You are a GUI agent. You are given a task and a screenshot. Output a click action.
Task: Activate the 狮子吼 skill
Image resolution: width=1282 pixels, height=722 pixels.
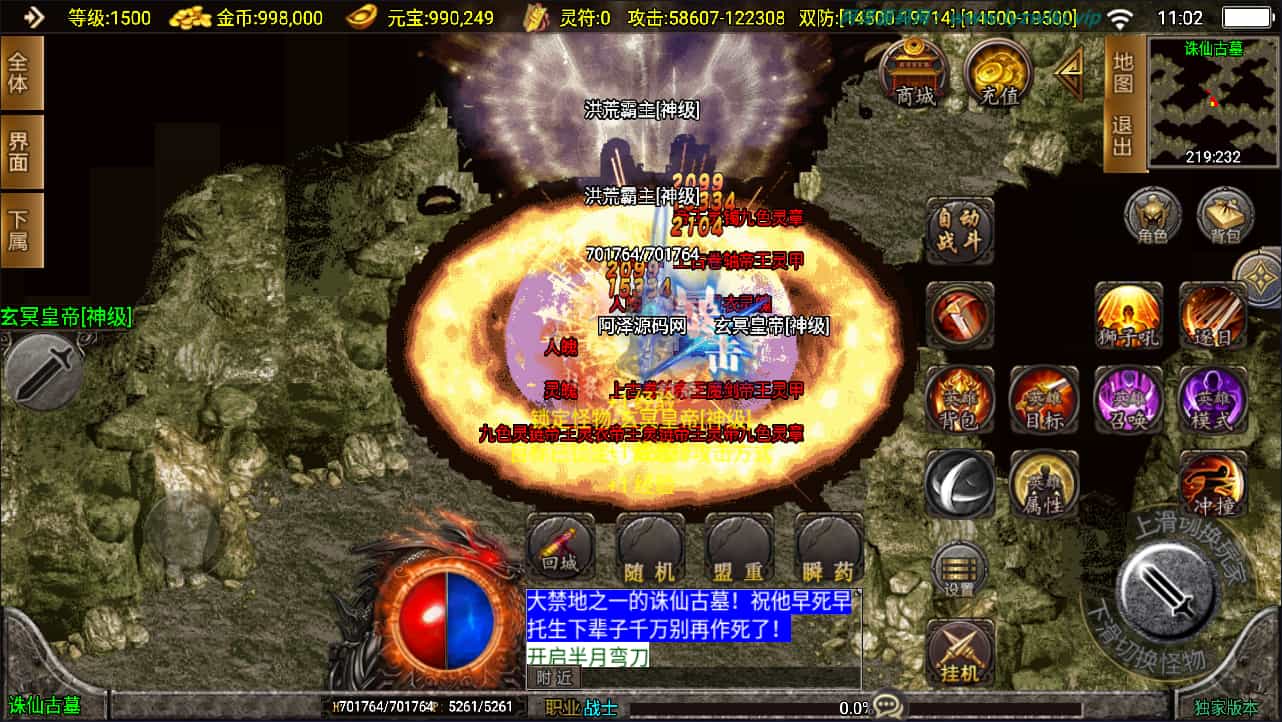1129,314
